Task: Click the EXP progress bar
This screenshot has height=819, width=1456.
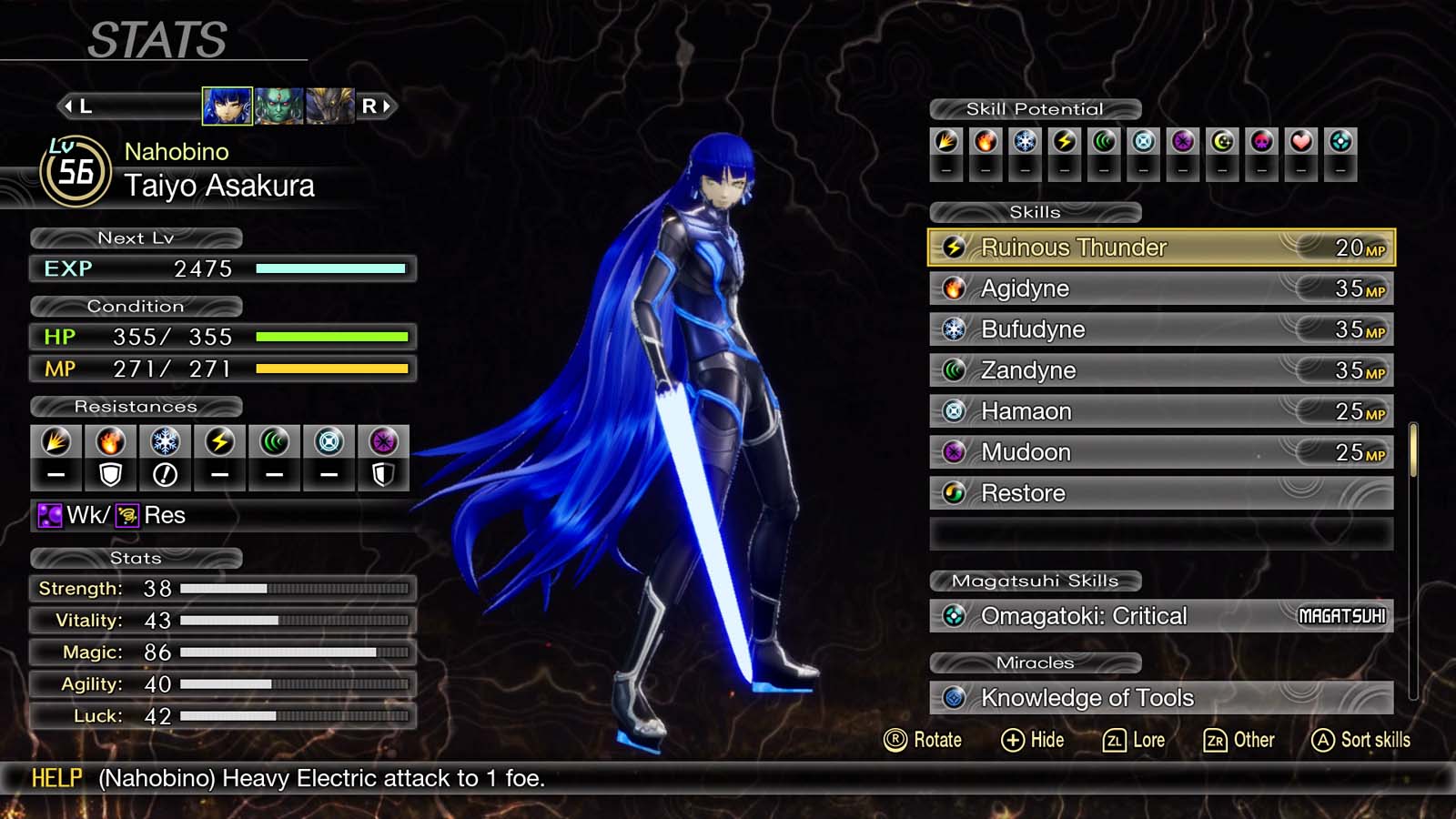Action: [330, 268]
